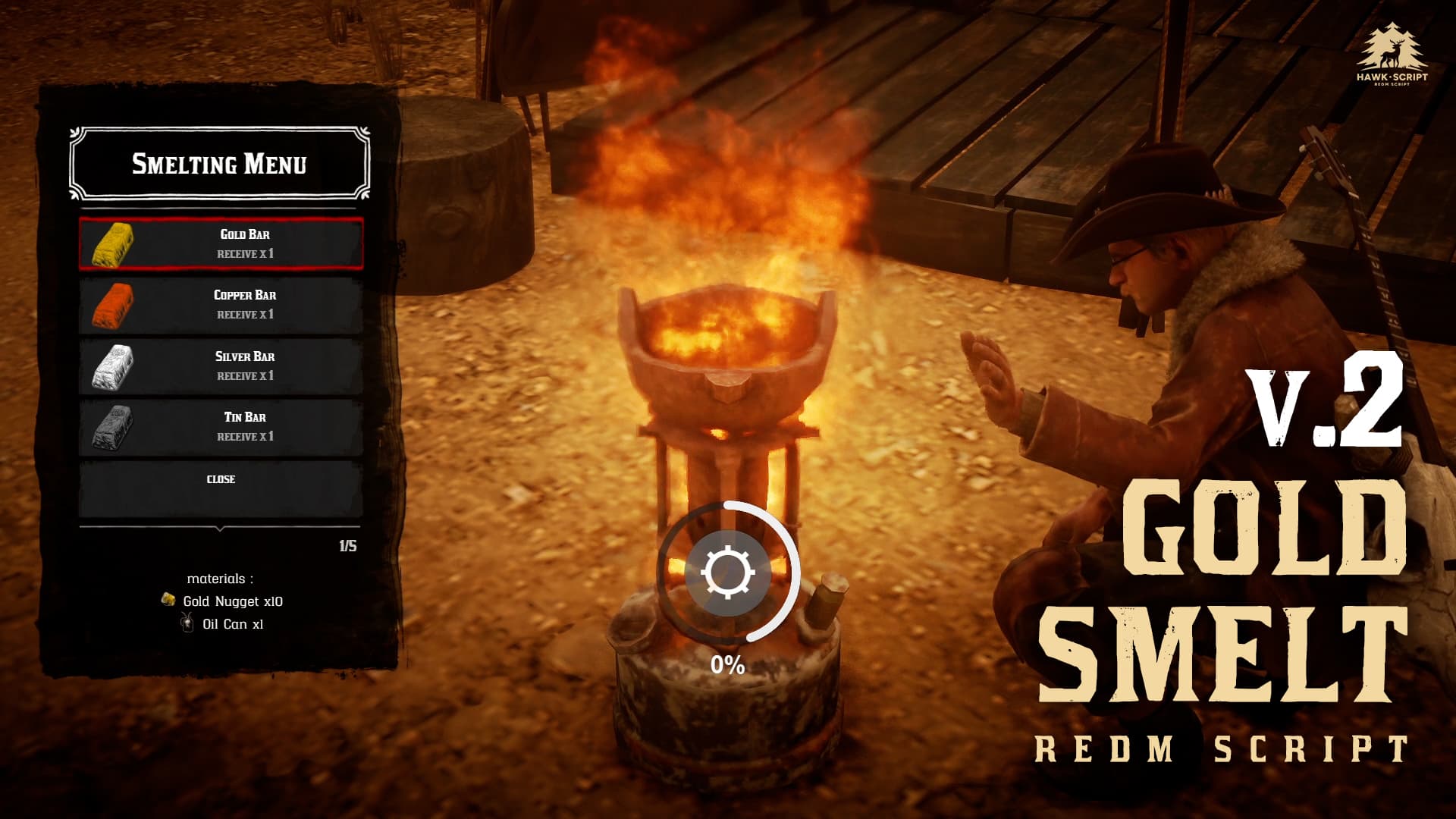Click the silver bar icon next to Silver Bar
This screenshot has height=819, width=1456.
(x=112, y=369)
